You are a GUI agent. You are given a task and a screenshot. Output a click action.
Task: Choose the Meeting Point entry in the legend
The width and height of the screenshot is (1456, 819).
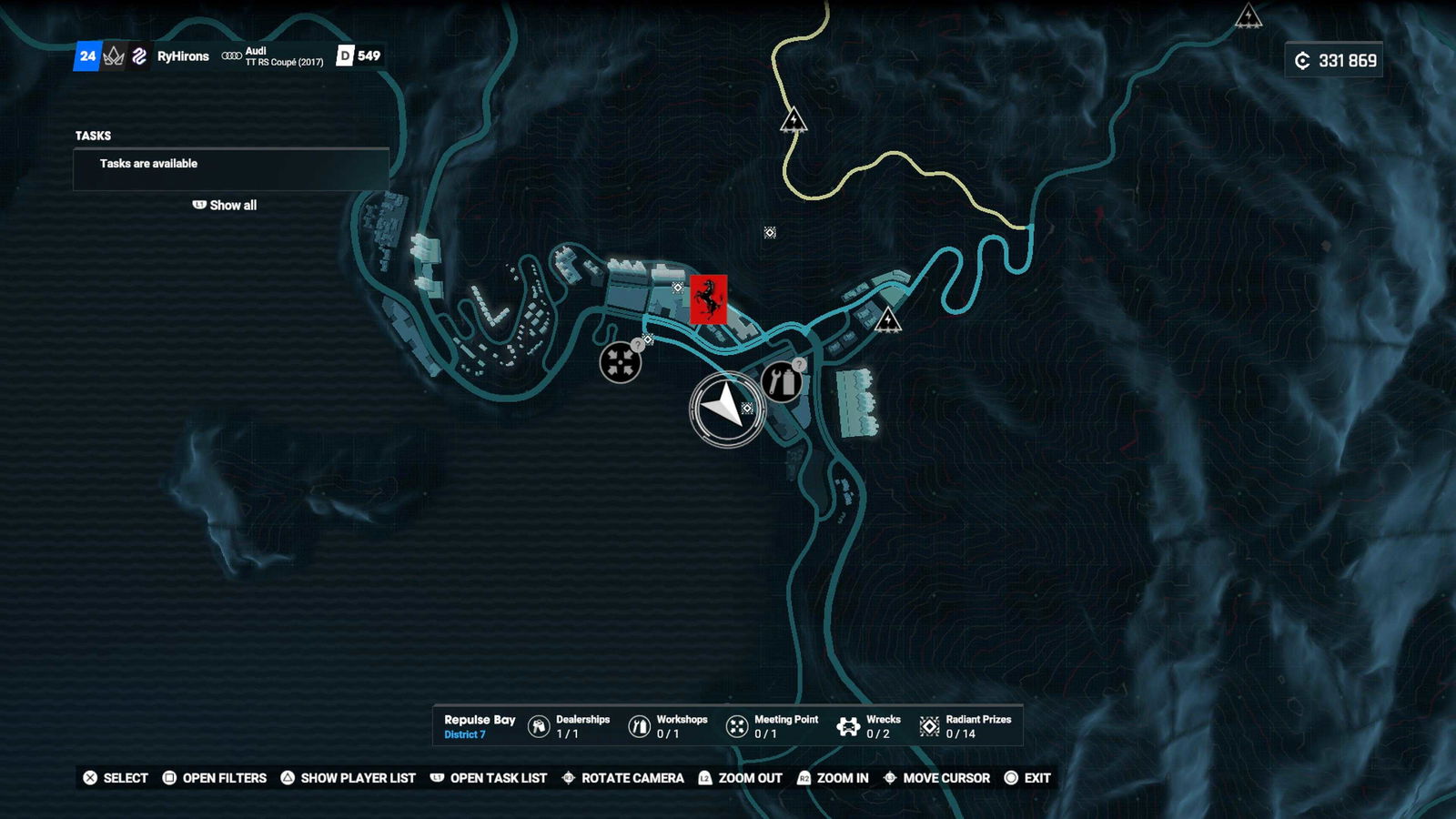pos(773,726)
